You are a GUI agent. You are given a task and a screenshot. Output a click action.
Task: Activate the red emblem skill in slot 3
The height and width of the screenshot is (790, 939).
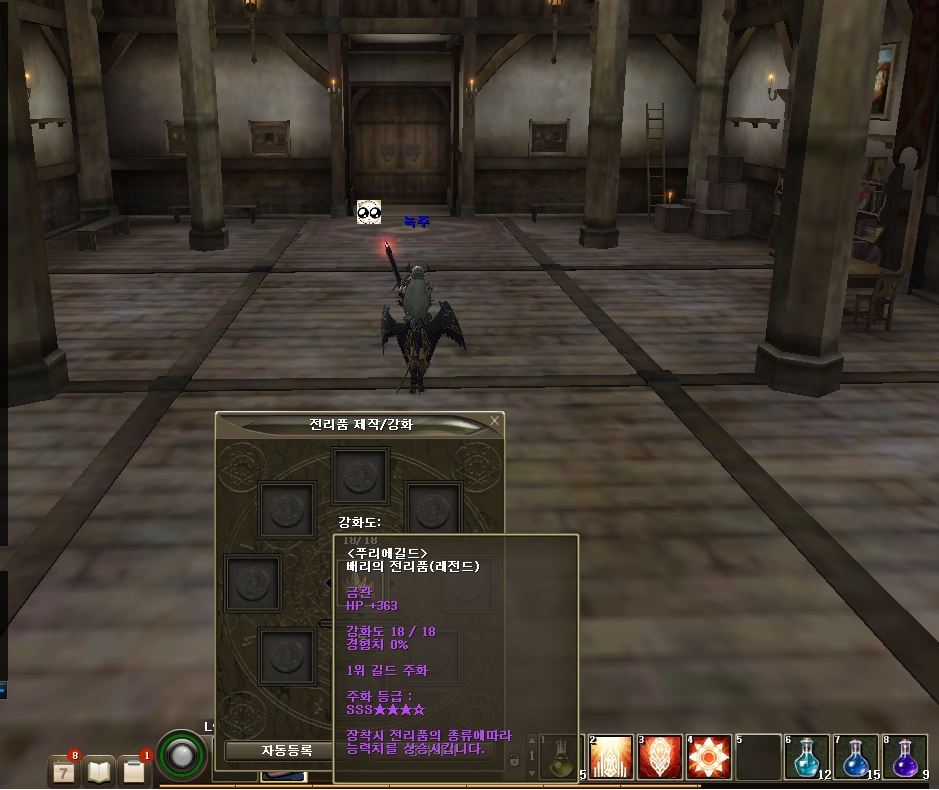click(x=660, y=757)
